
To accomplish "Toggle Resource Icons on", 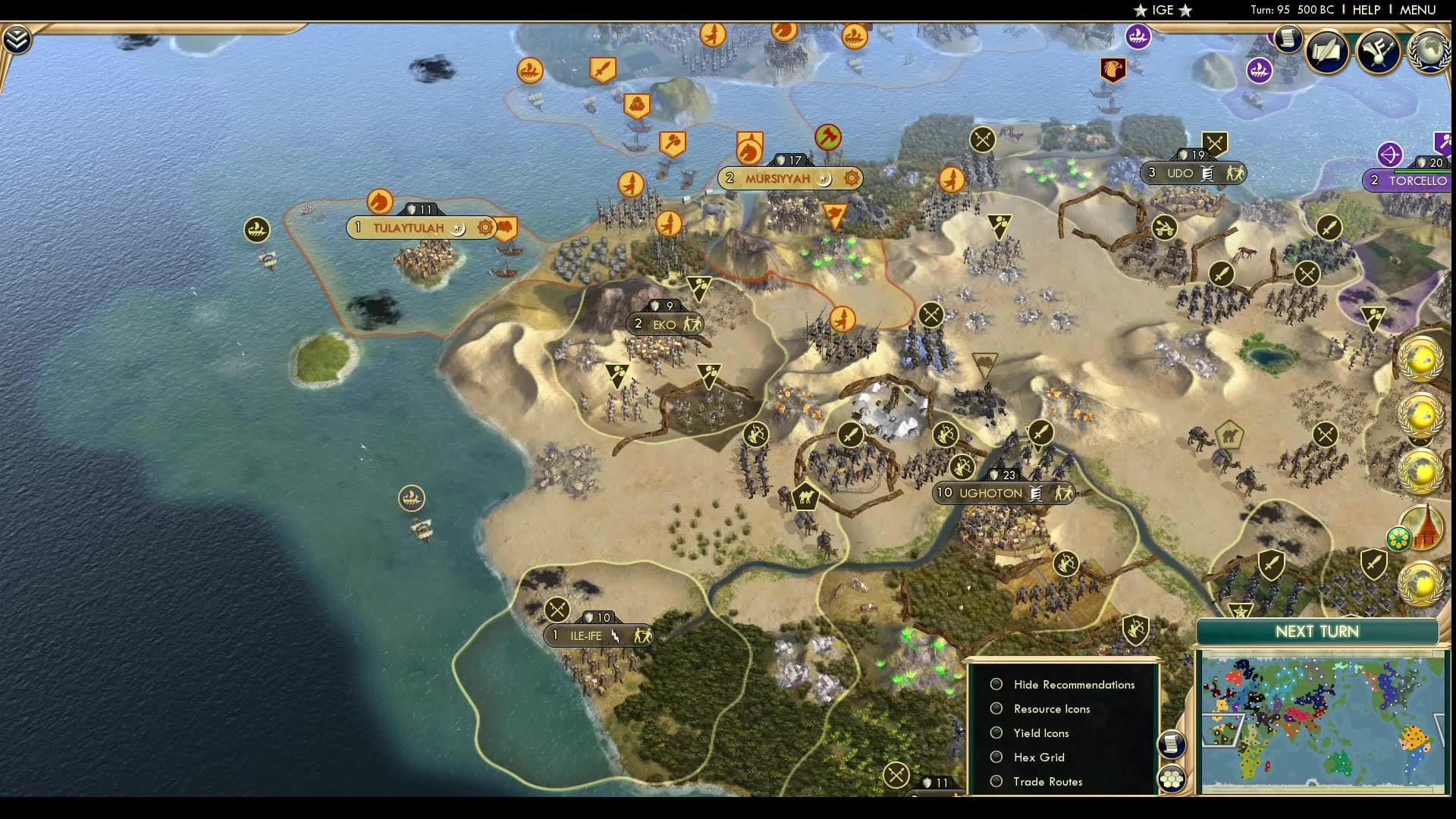I will click(x=996, y=709).
